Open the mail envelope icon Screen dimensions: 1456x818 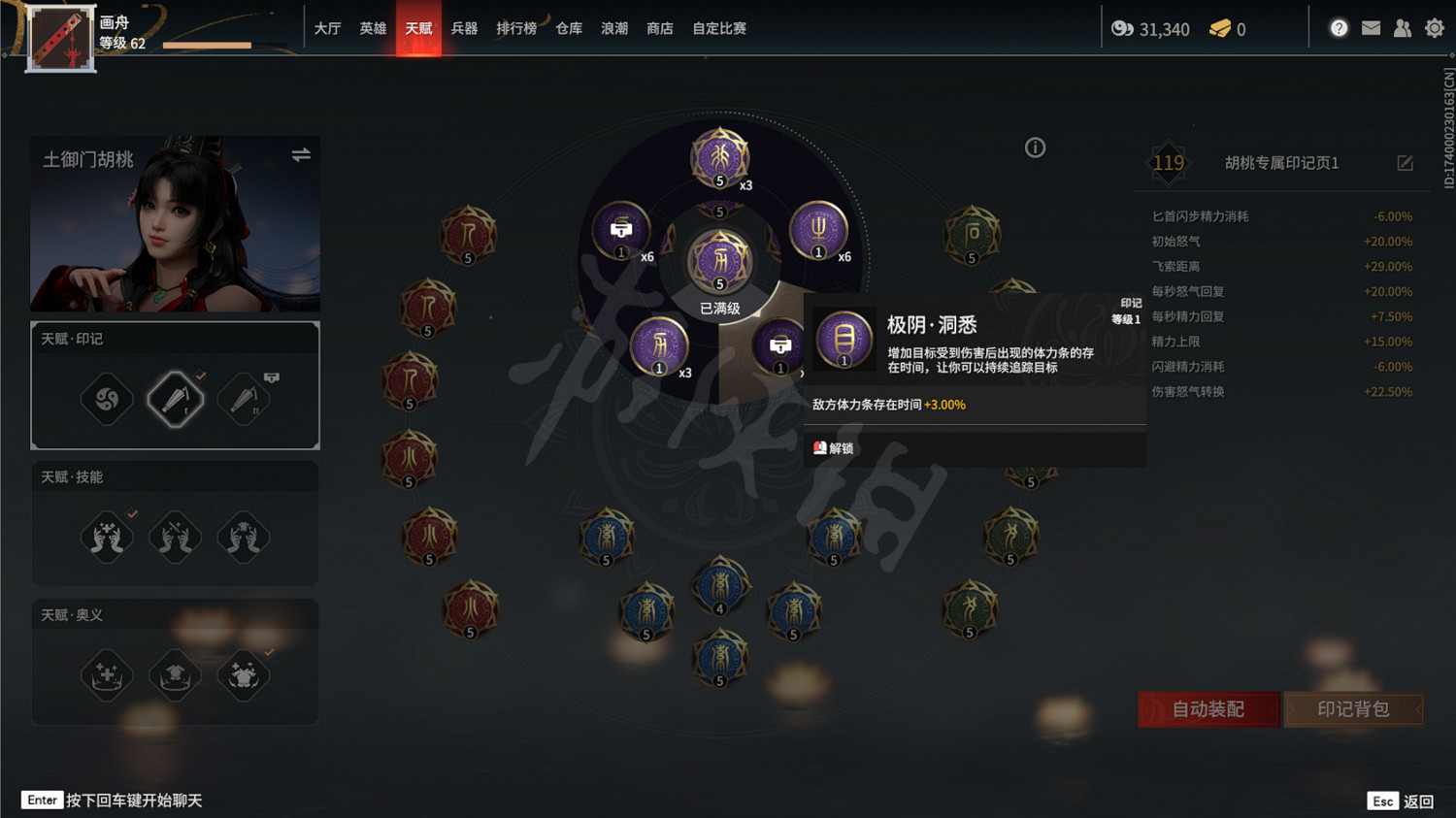[x=1371, y=28]
